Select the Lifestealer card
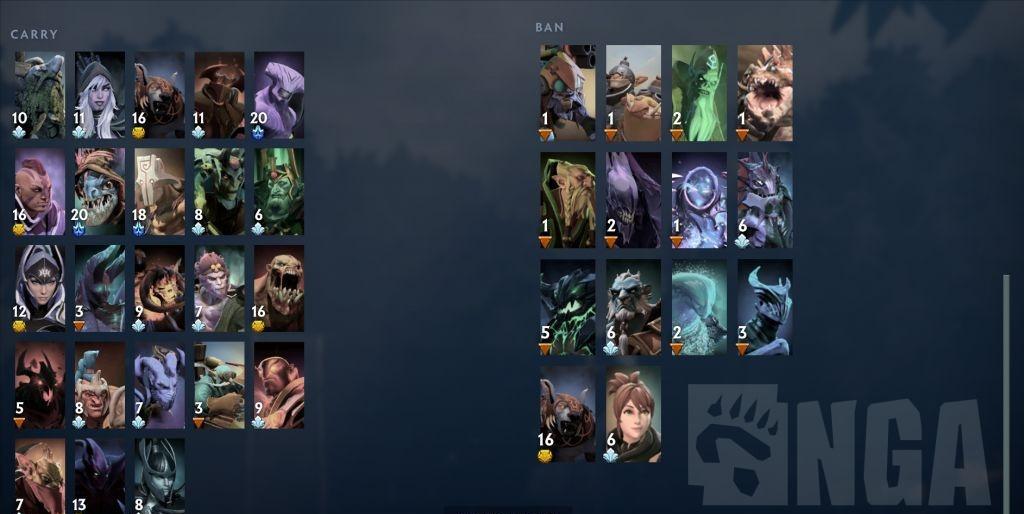 [279, 288]
